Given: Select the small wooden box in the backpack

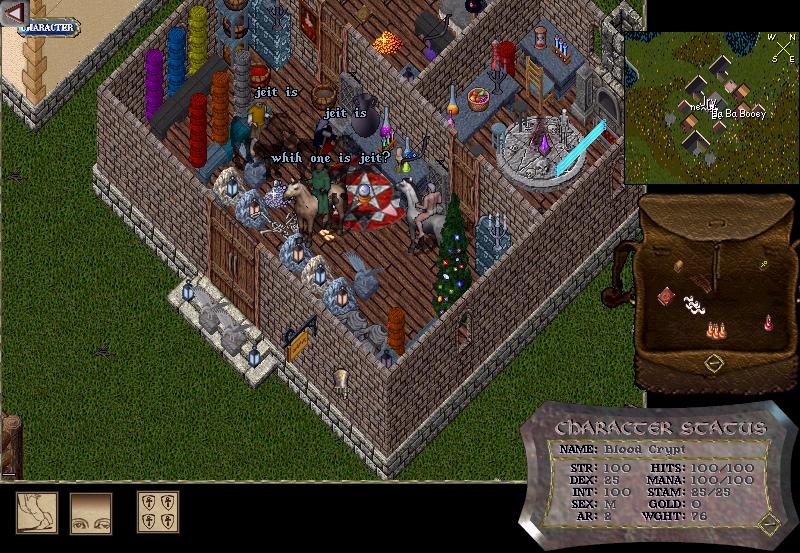Looking at the screenshot, I should tap(679, 266).
